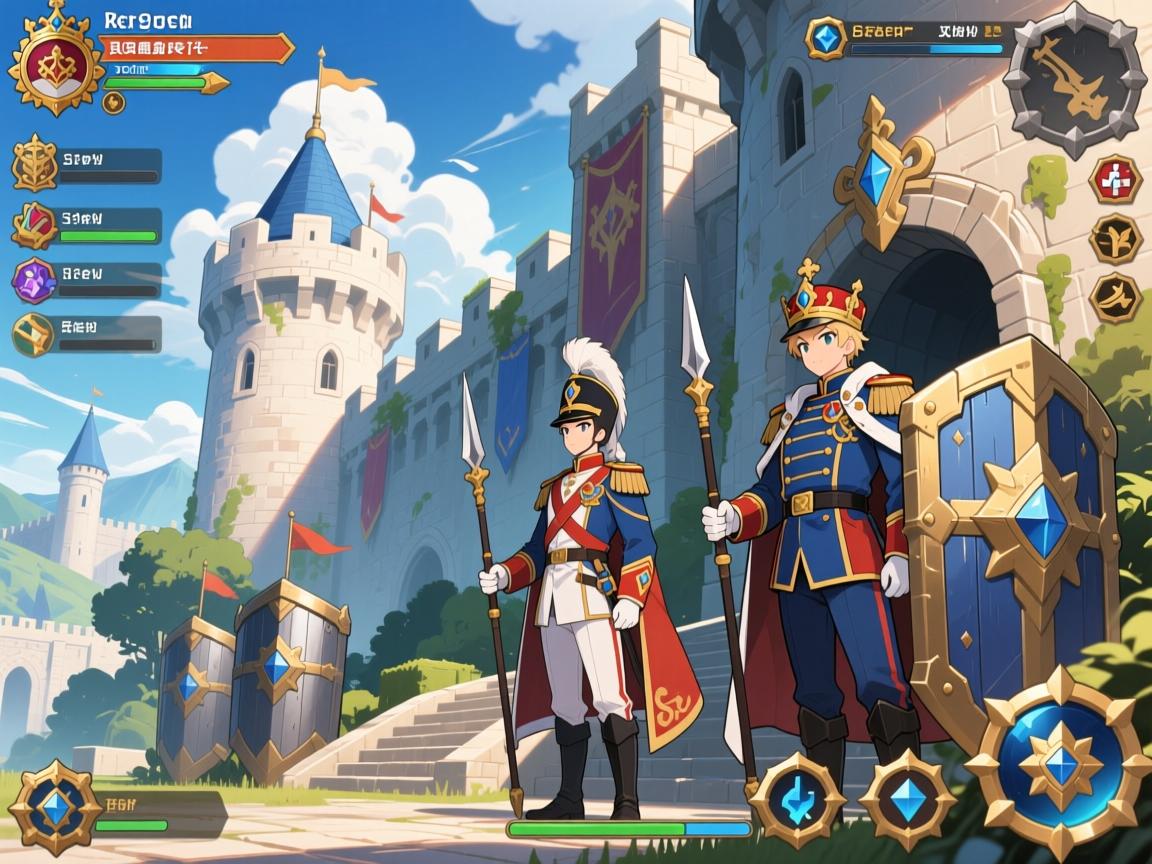1152x864 pixels.
Task: Select the golden armor crest entry
Action: pyautogui.click(x=34, y=165)
